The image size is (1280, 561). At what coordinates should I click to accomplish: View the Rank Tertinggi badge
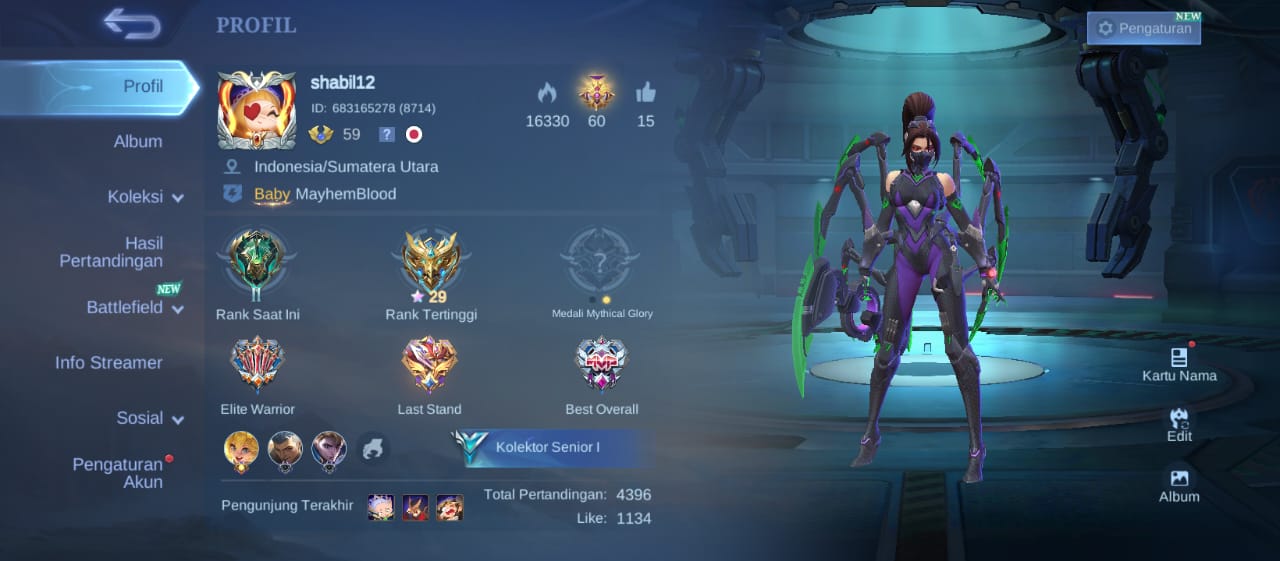tap(431, 262)
